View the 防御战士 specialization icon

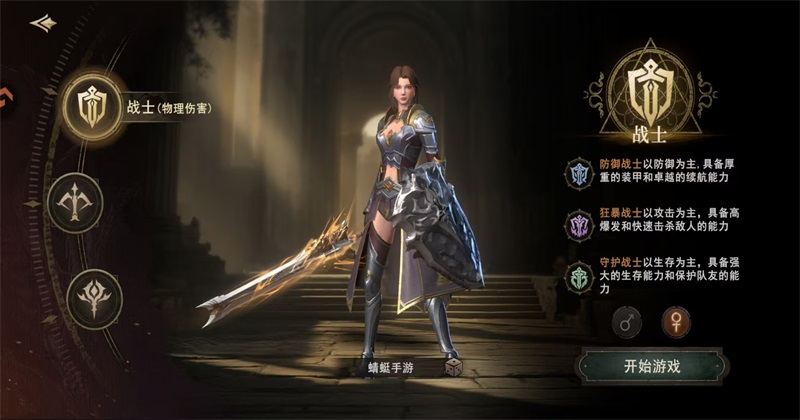tap(579, 171)
